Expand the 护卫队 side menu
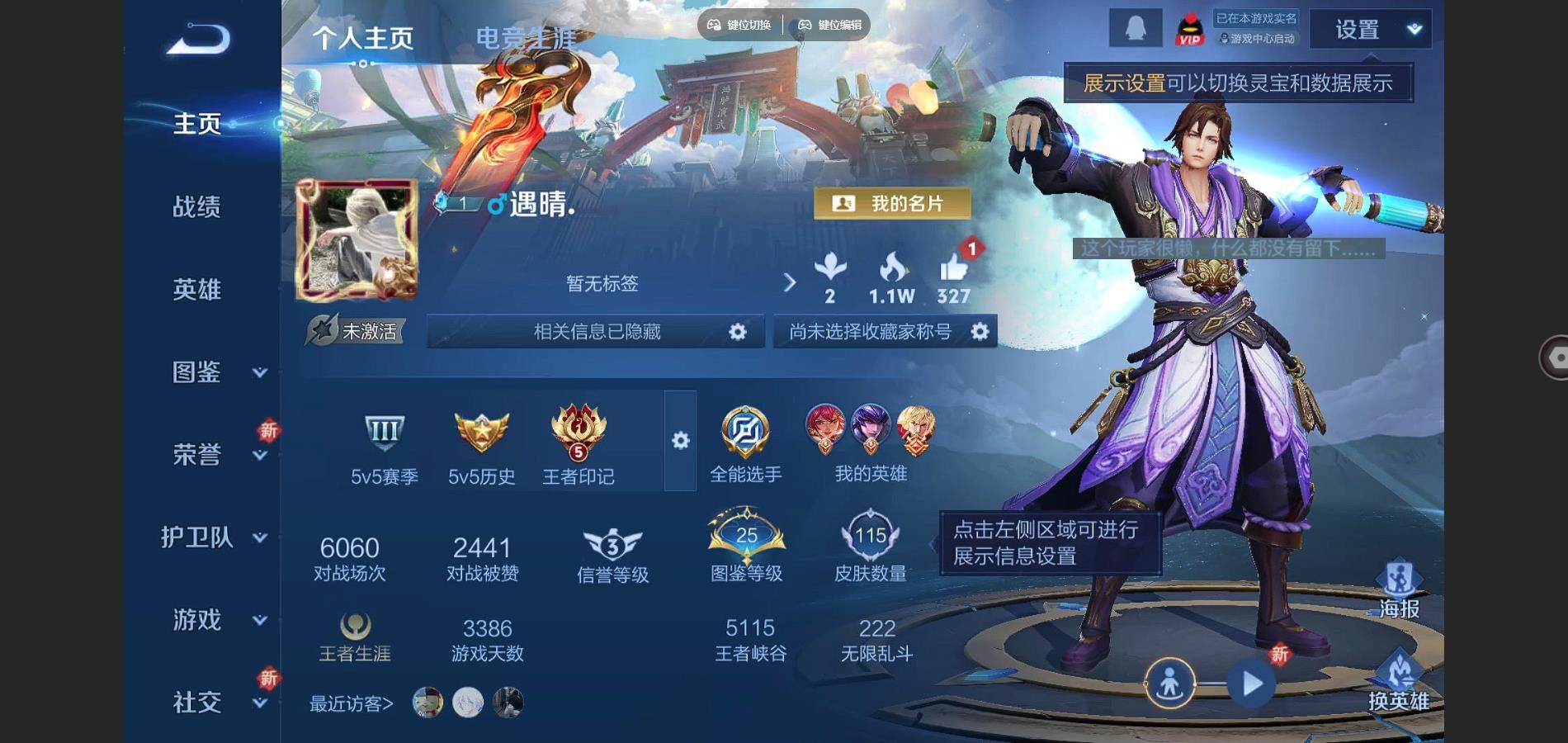Screen dimensions: 1568x743 coord(213,537)
